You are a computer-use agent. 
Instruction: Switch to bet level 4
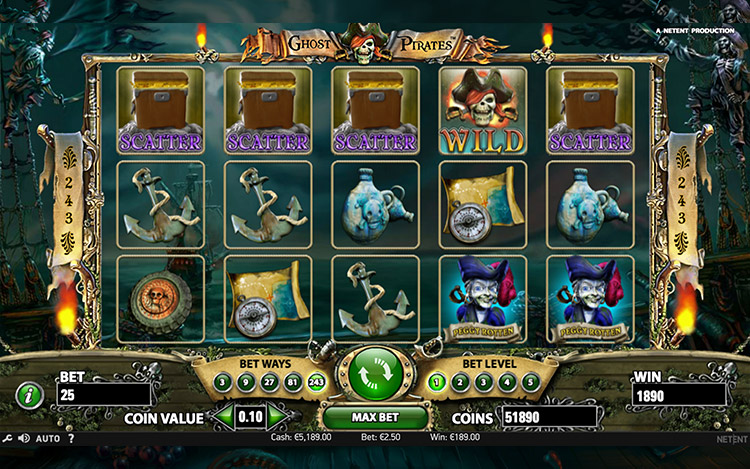pyautogui.click(x=506, y=381)
